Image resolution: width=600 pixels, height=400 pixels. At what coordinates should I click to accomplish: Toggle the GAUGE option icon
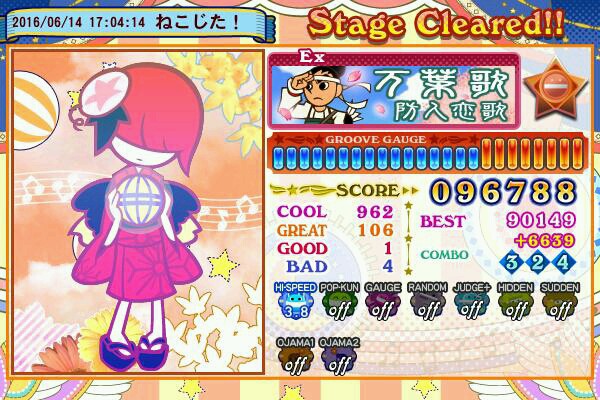coord(383,303)
